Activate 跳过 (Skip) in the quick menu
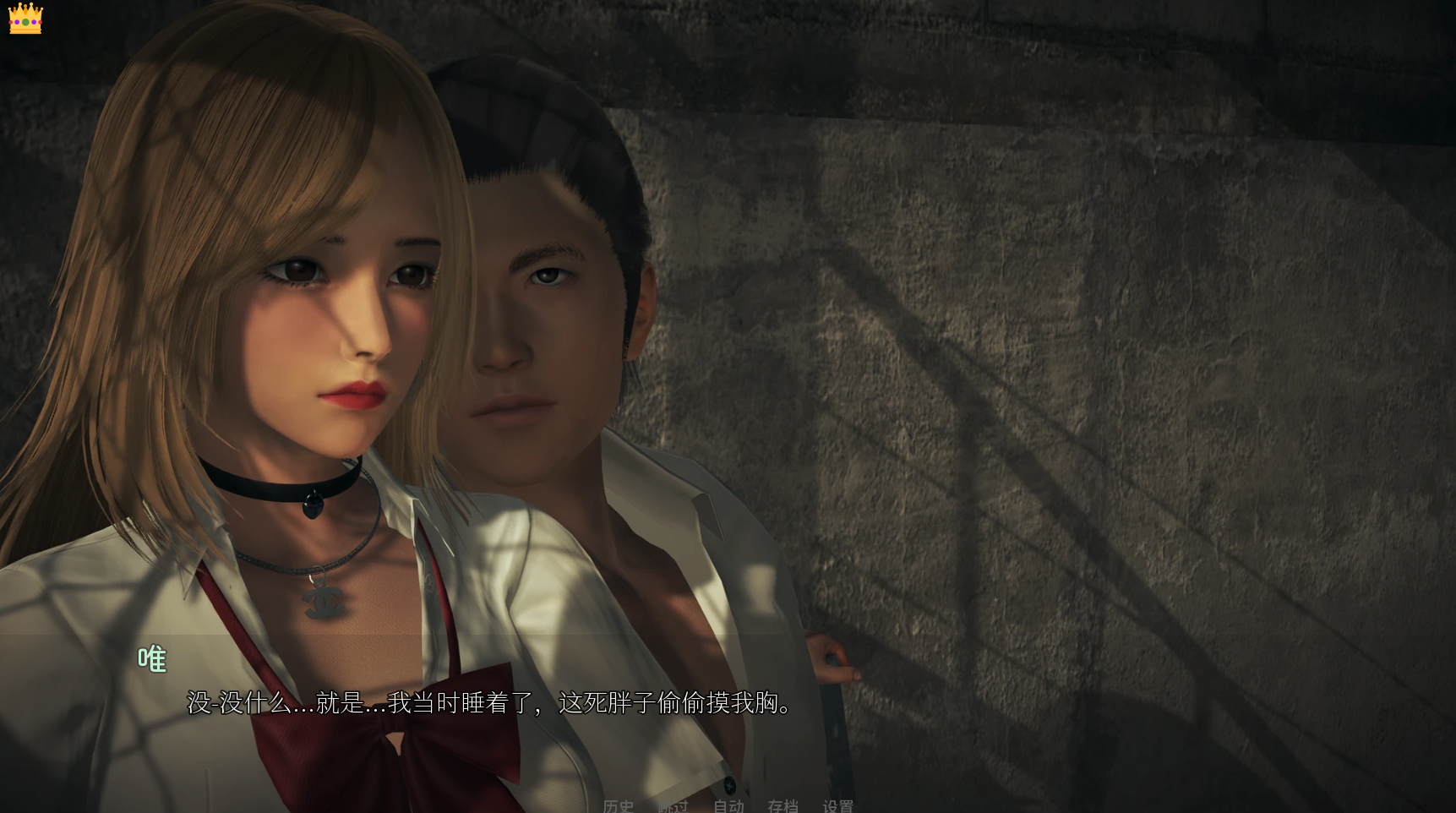 (x=673, y=806)
